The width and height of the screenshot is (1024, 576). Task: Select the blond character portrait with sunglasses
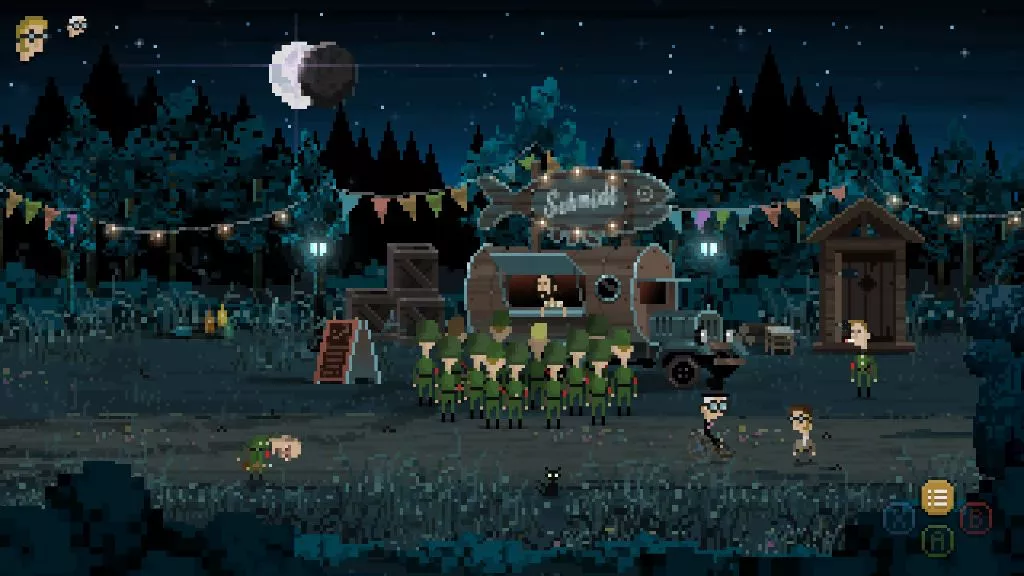31,37
